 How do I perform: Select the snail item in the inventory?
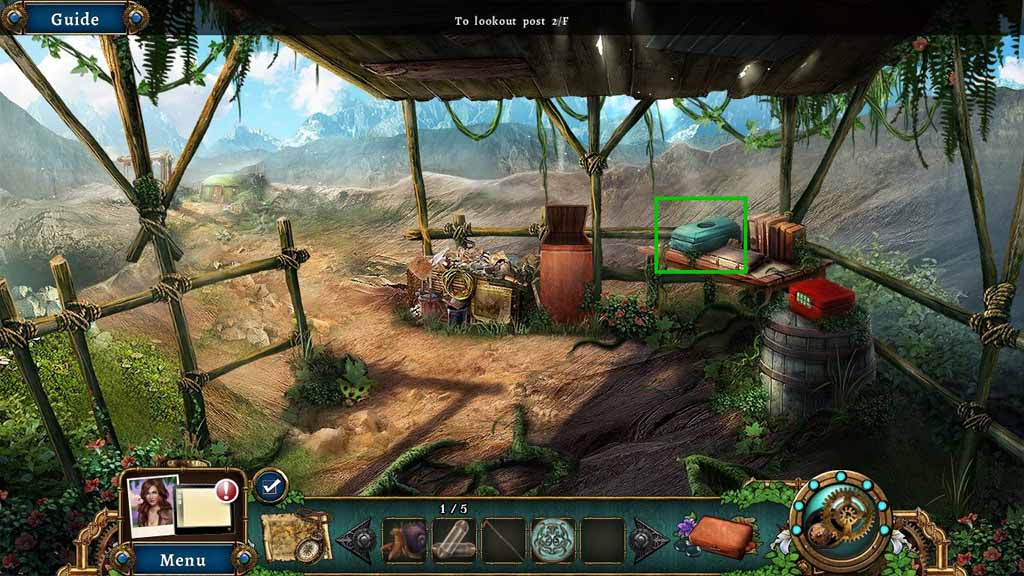404,540
